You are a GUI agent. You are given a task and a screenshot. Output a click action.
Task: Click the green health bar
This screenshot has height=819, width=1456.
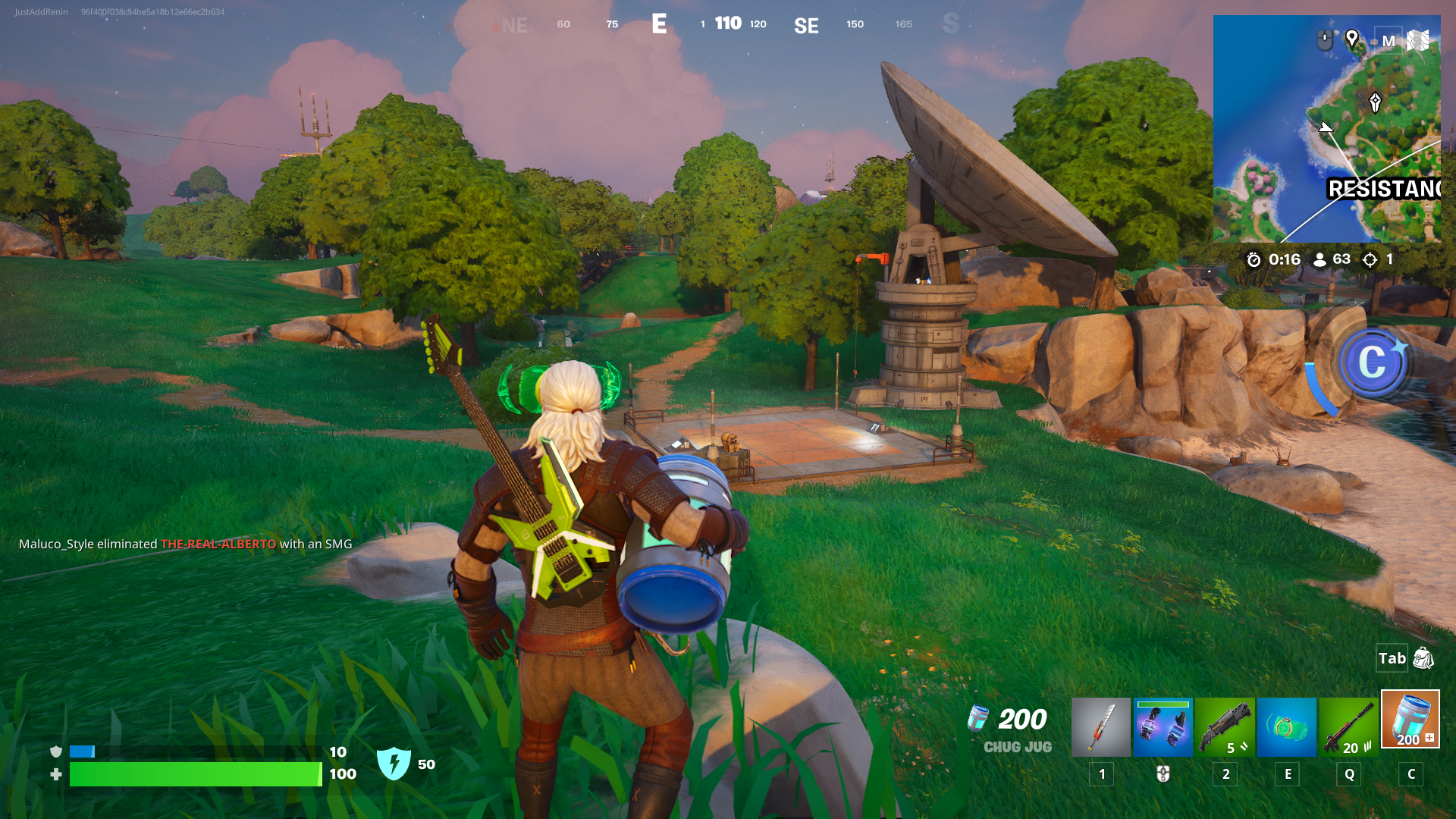point(193,775)
